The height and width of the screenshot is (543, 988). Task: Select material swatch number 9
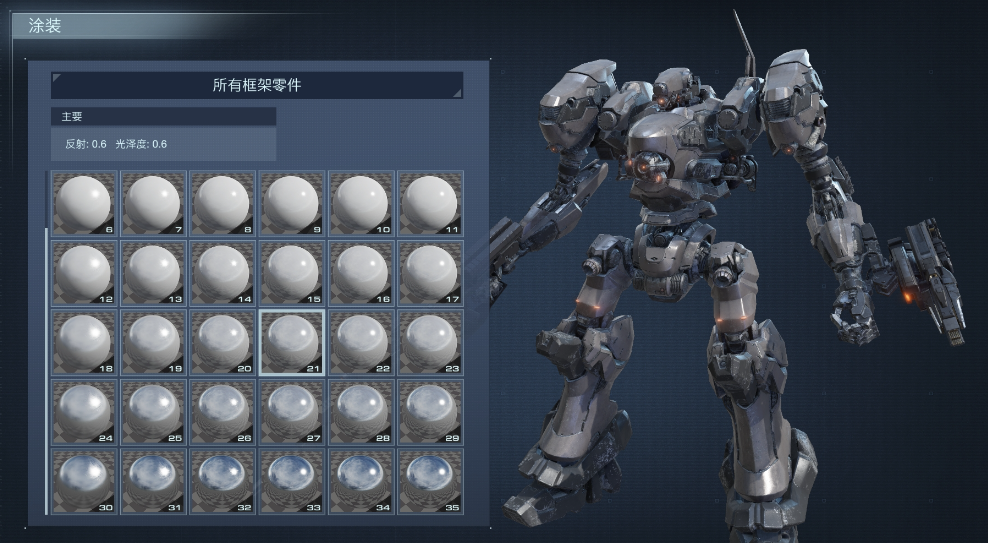pos(292,203)
